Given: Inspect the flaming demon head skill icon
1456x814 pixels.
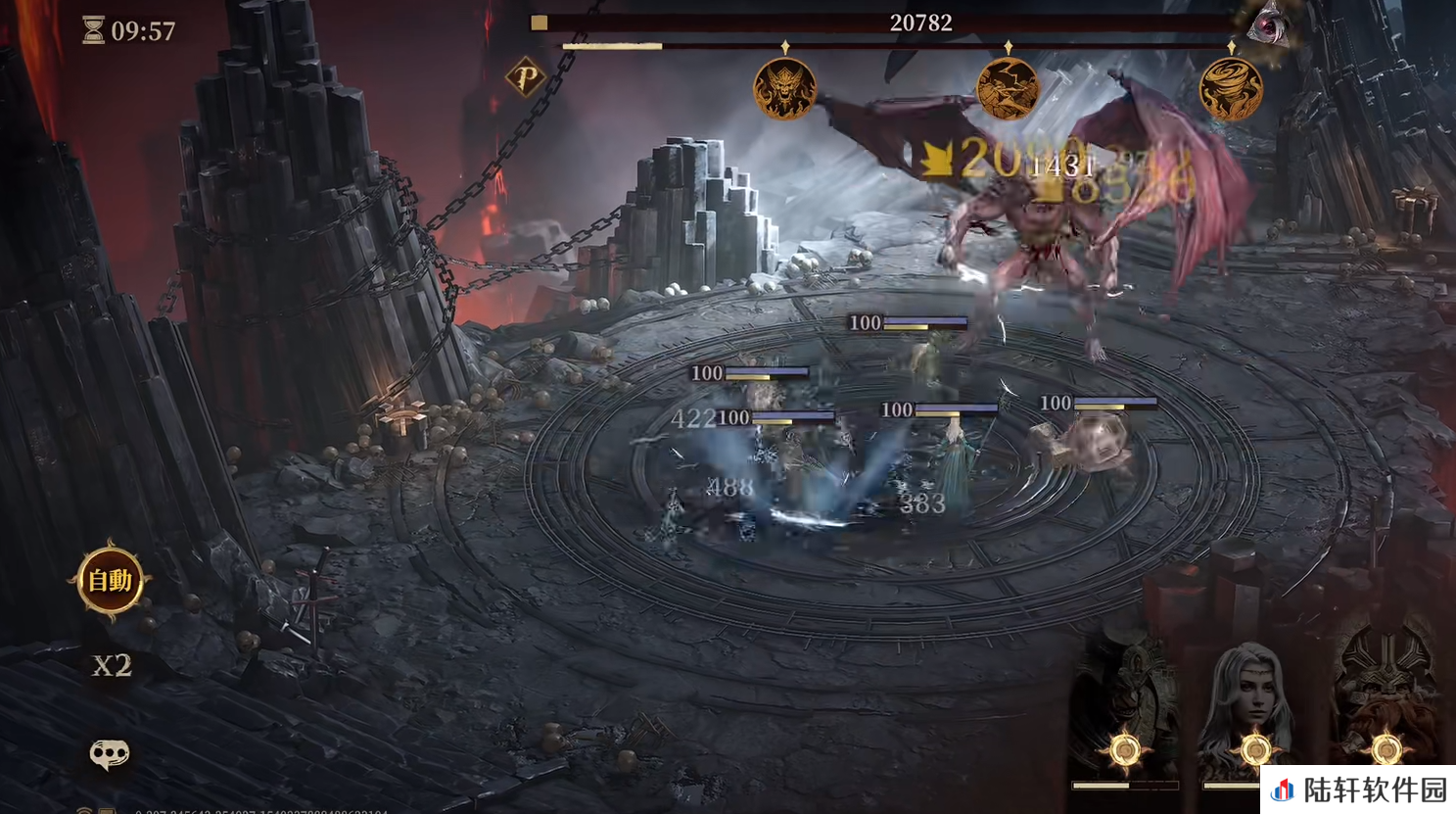Looking at the screenshot, I should point(784,89).
